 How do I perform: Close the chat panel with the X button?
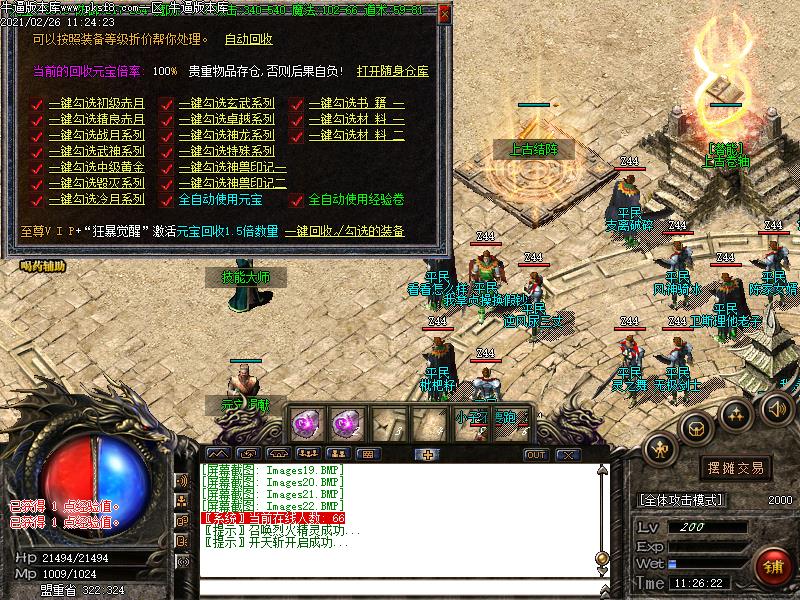567,454
